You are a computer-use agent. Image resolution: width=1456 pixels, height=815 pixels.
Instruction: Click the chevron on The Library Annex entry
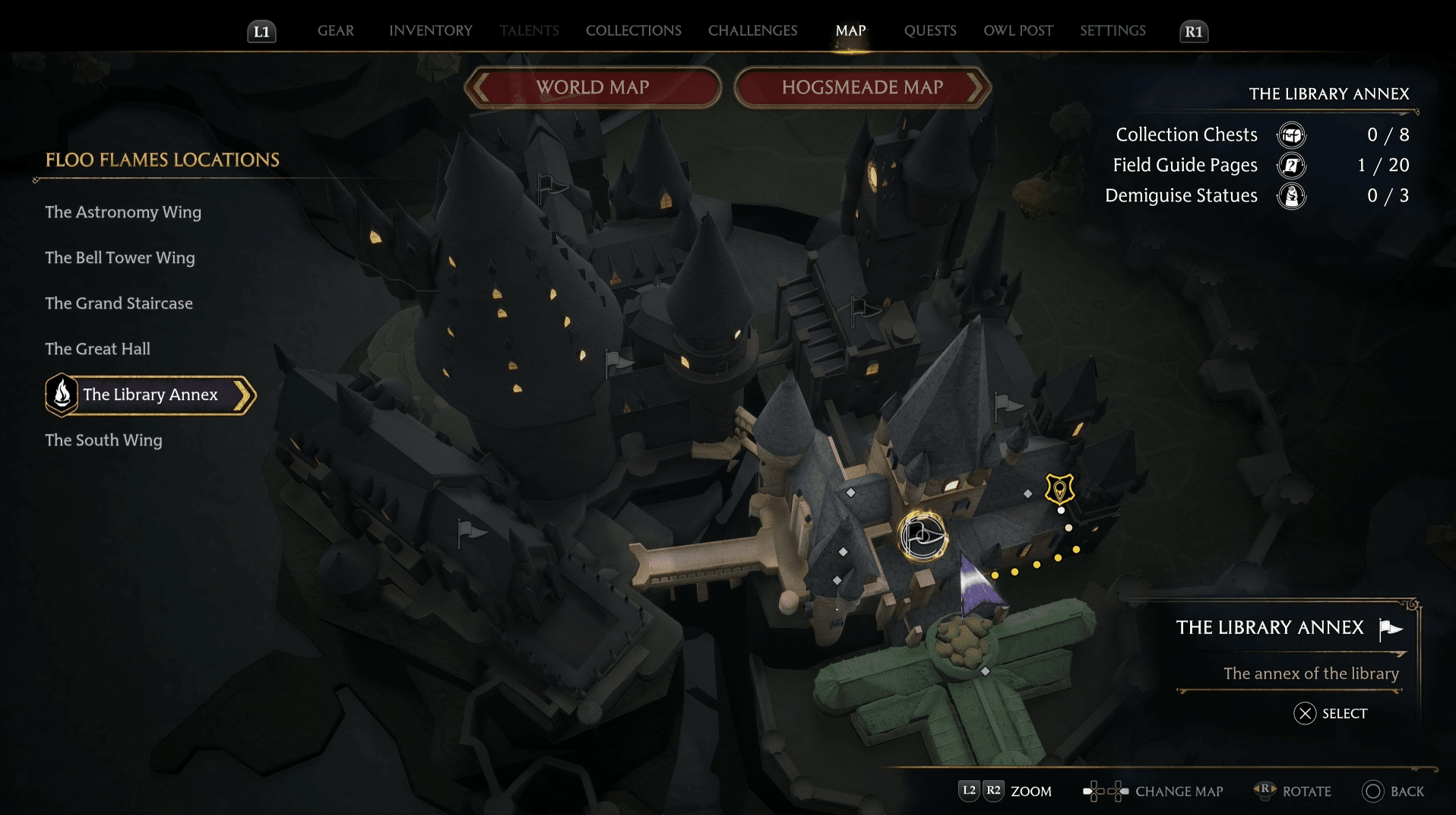point(242,395)
